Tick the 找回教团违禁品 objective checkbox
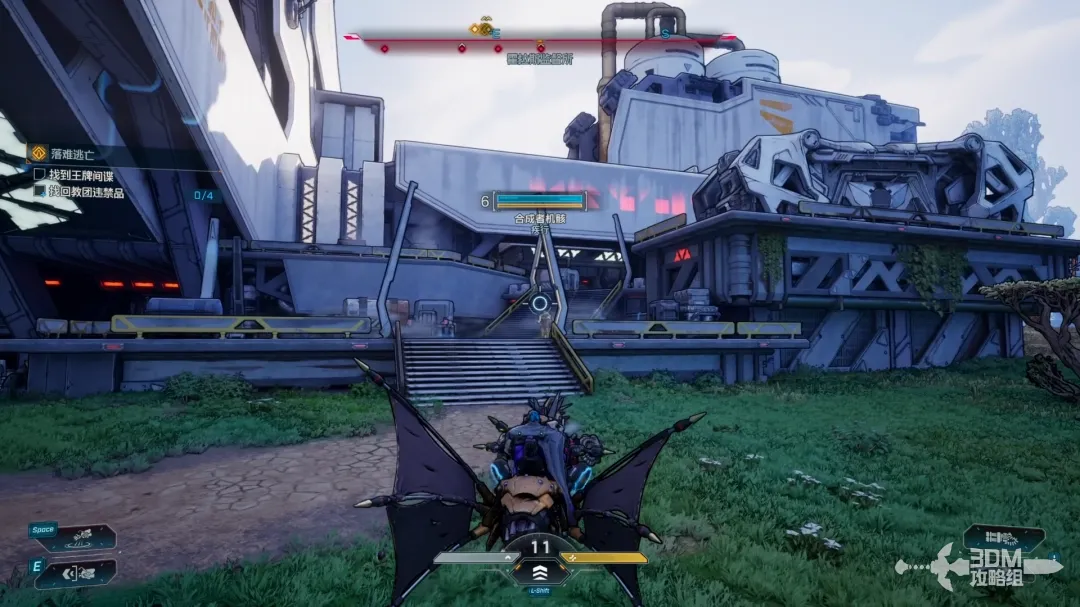This screenshot has width=1080, height=607. coord(40,191)
